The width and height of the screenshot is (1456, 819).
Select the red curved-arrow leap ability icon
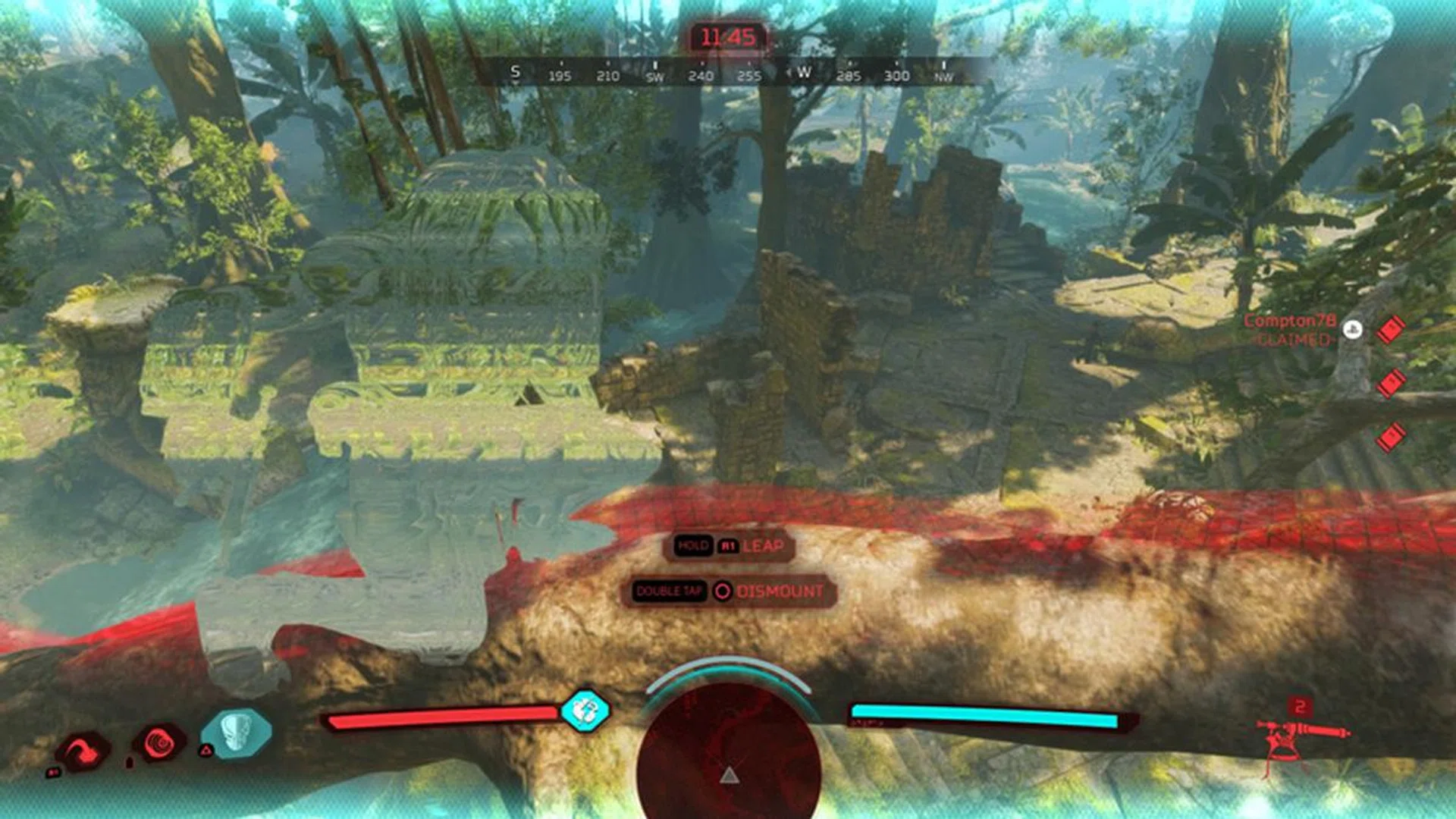tap(82, 749)
